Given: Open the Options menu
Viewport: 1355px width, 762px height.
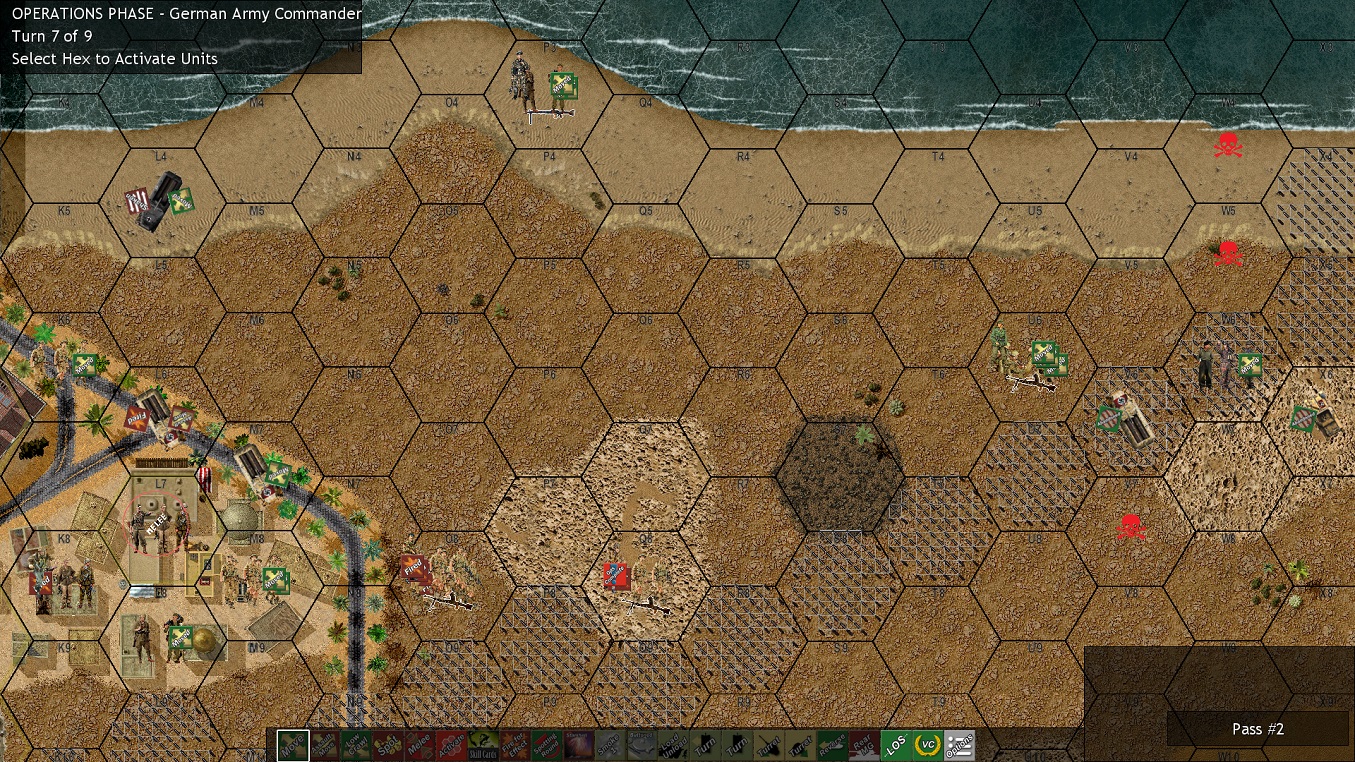Looking at the screenshot, I should tap(959, 745).
